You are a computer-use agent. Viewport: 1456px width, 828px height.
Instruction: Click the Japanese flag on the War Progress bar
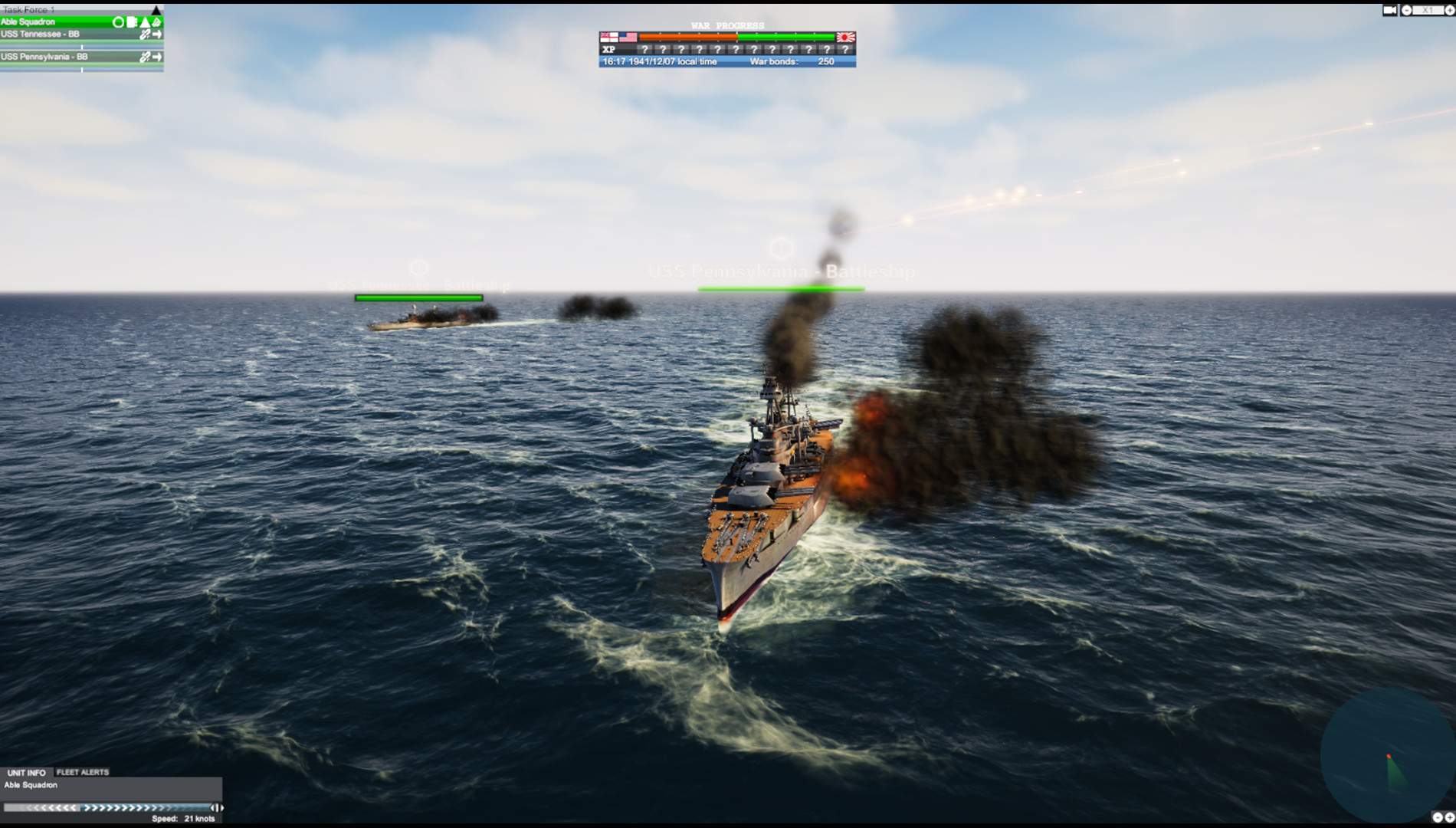pos(846,35)
